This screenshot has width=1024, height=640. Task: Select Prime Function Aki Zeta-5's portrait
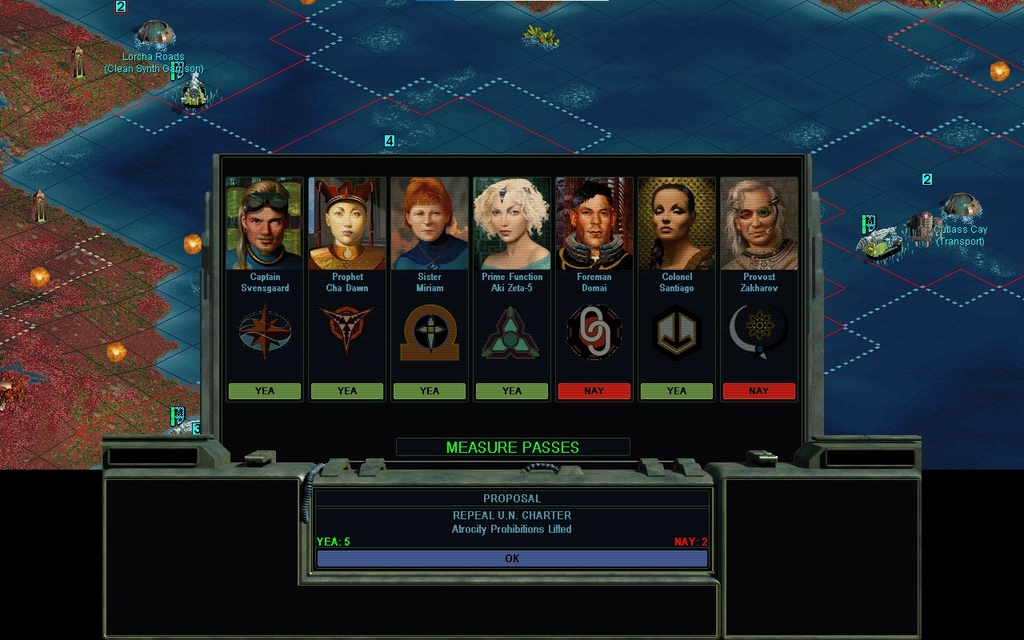(x=511, y=224)
